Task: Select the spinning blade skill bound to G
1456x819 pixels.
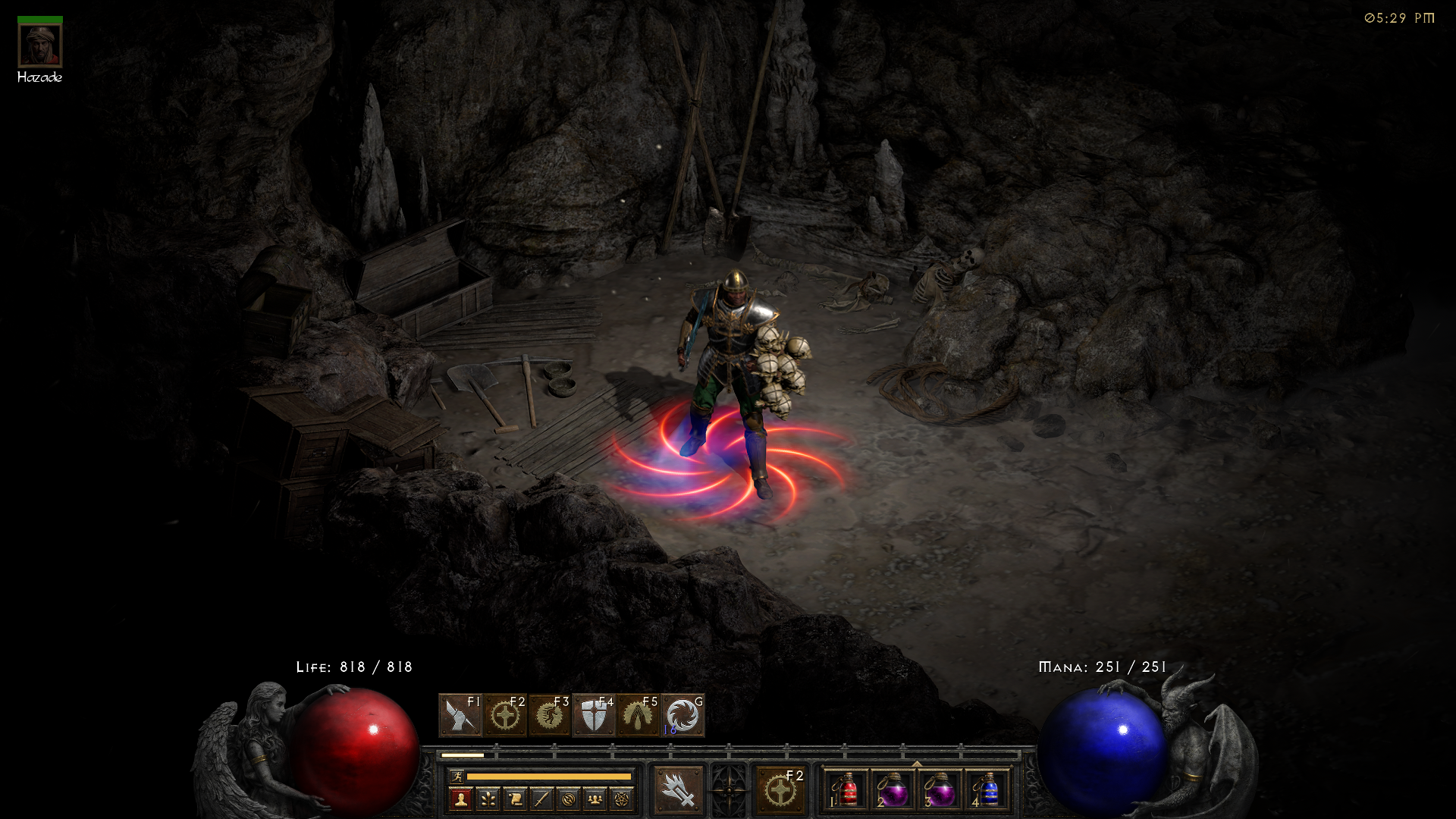Action: pos(681,715)
